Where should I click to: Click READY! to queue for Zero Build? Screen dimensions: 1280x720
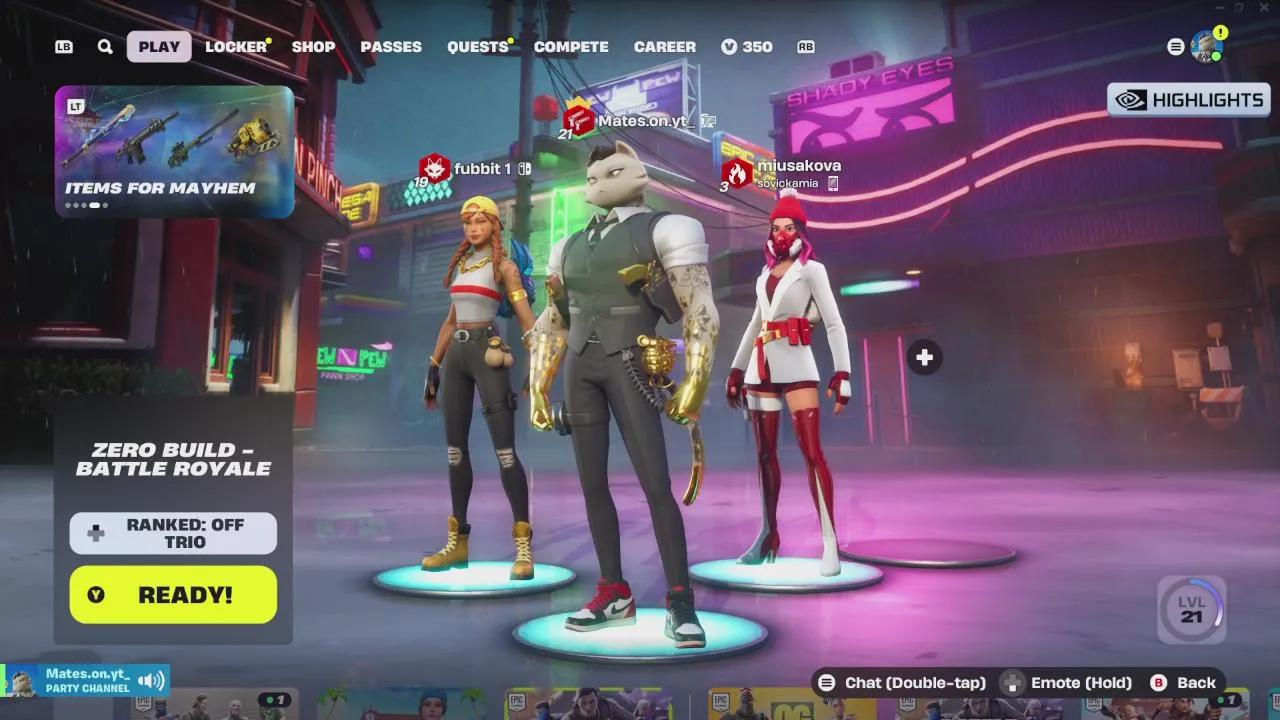(172, 594)
